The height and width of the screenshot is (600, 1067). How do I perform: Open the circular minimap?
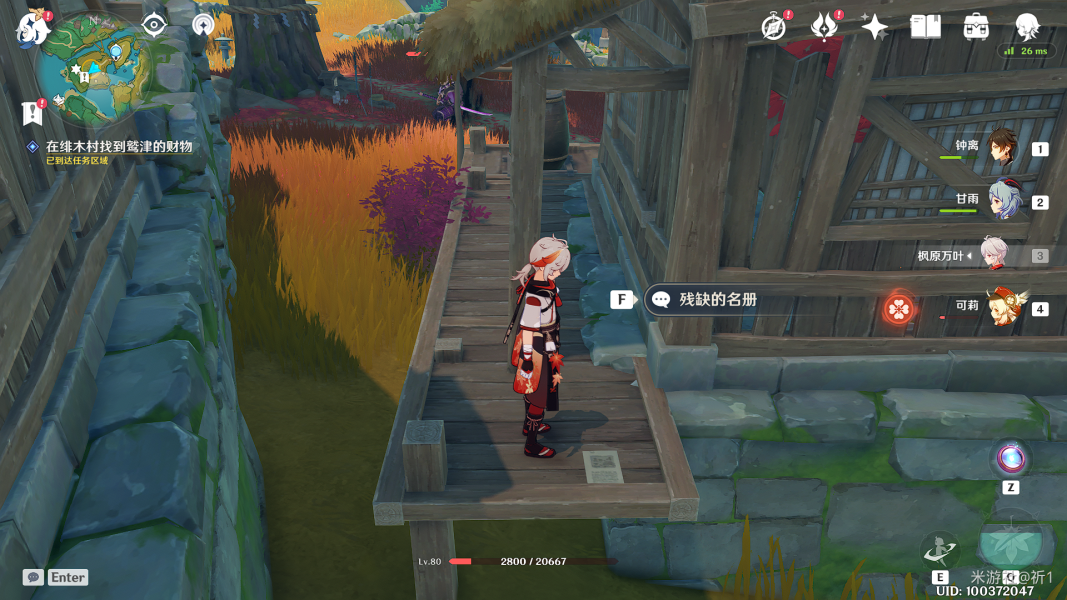pos(90,72)
